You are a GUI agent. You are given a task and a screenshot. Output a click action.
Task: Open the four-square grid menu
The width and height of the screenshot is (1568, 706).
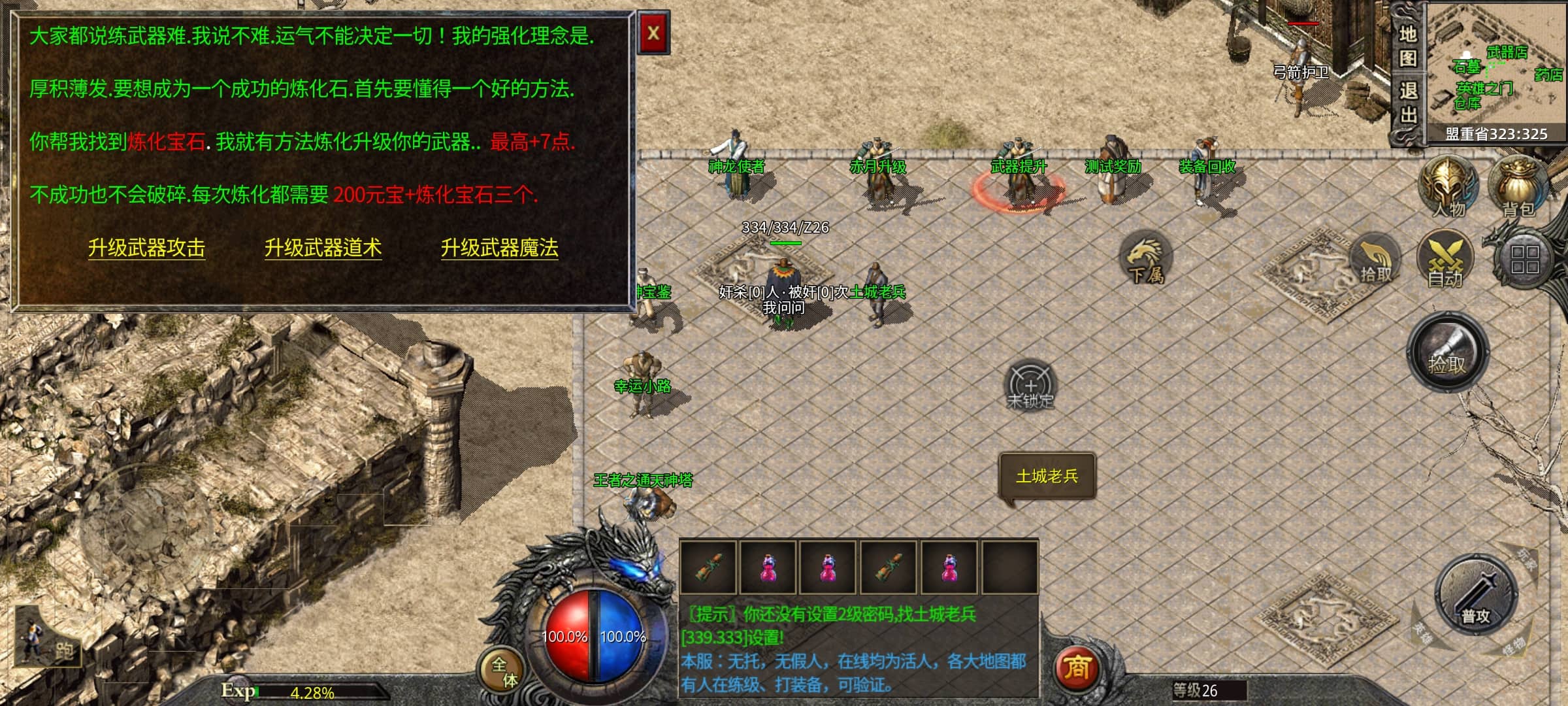1524,260
